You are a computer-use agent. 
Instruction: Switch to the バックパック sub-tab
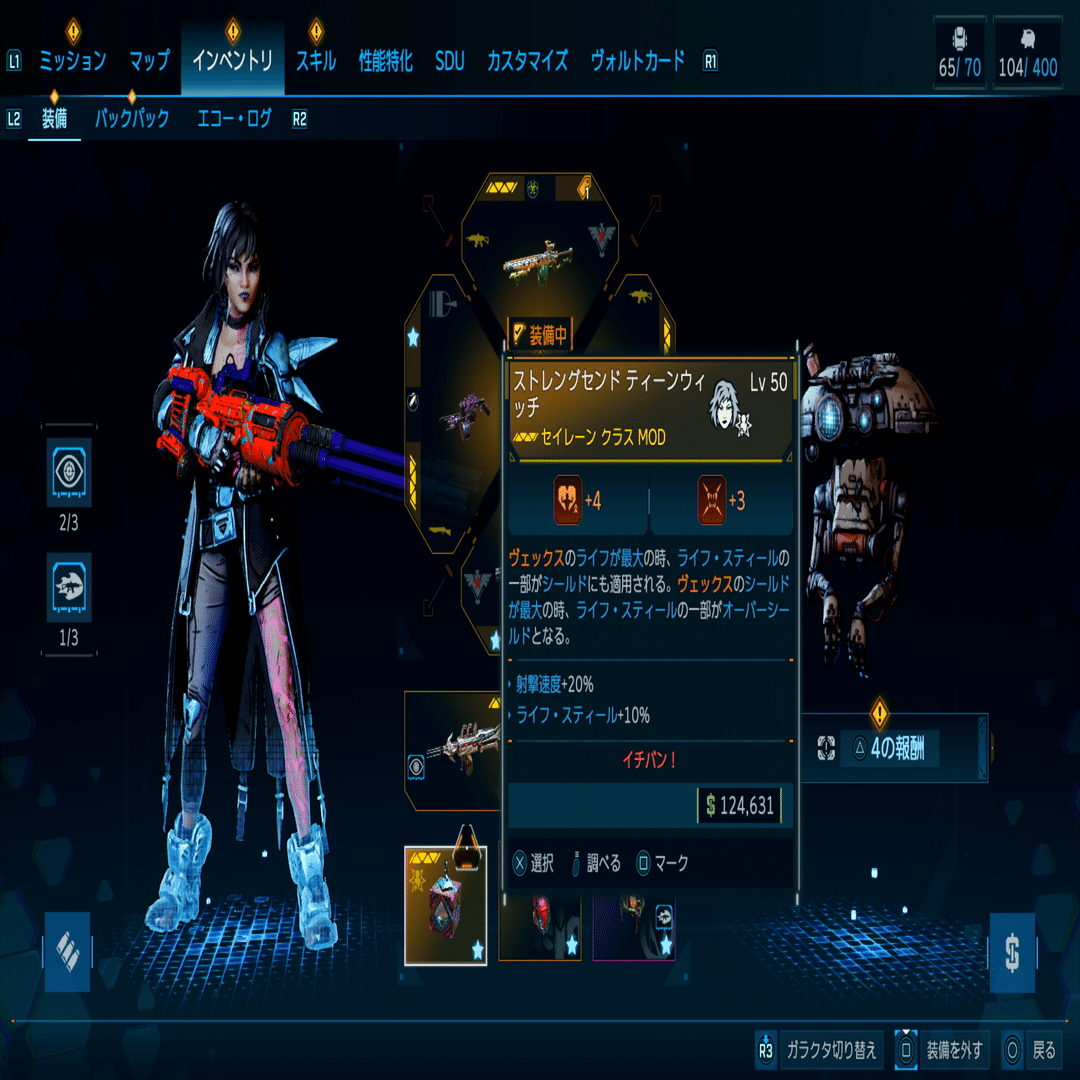131,119
